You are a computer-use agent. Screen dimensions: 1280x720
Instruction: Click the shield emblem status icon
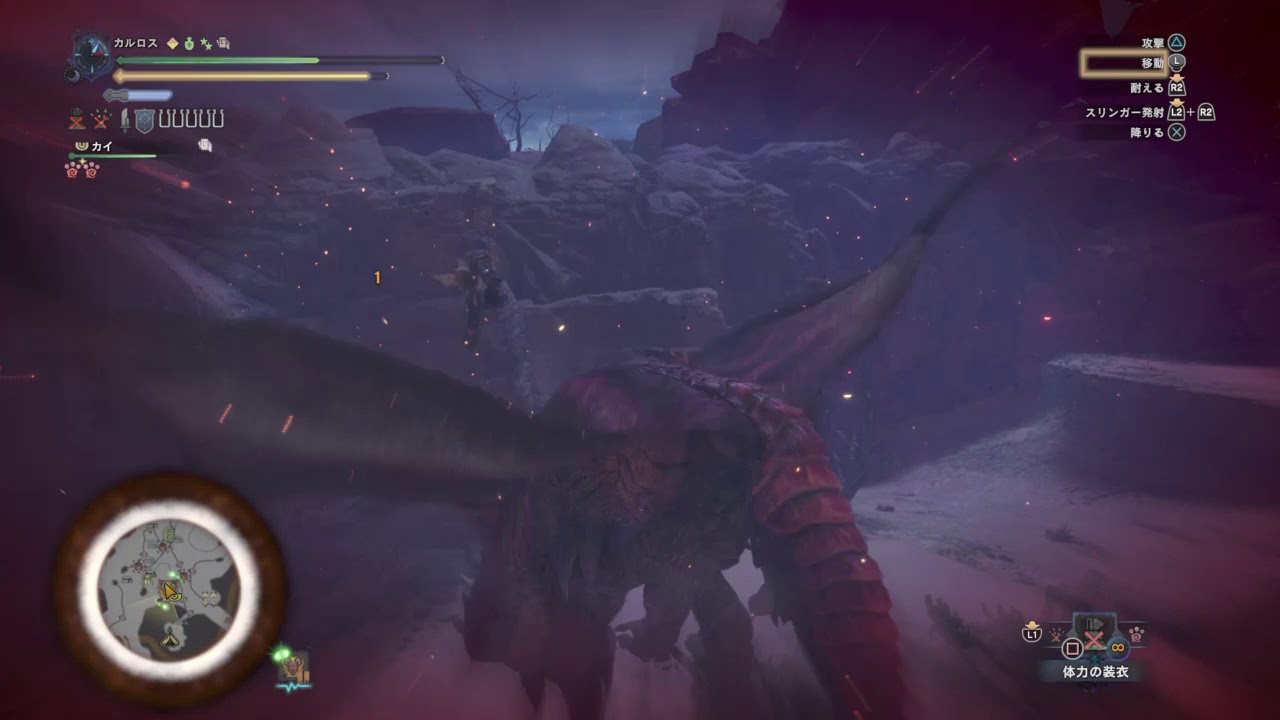[144, 121]
